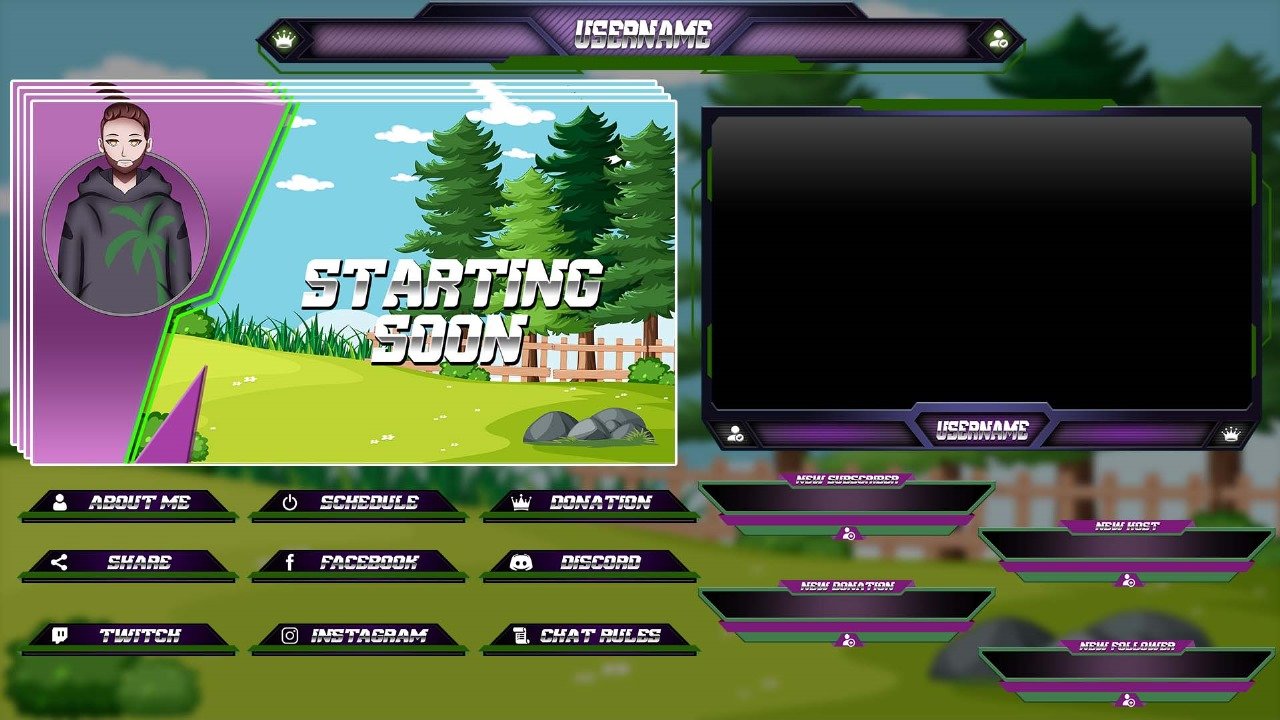The image size is (1280, 720).
Task: Open the About Me panel
Action: [129, 502]
